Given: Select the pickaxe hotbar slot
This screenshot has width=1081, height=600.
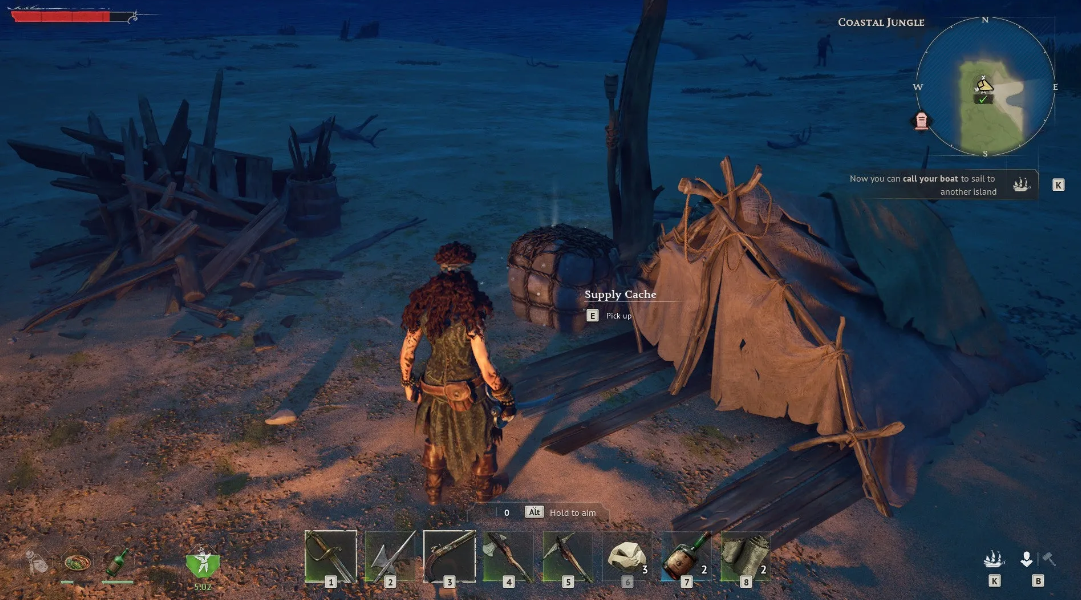Looking at the screenshot, I should (568, 555).
